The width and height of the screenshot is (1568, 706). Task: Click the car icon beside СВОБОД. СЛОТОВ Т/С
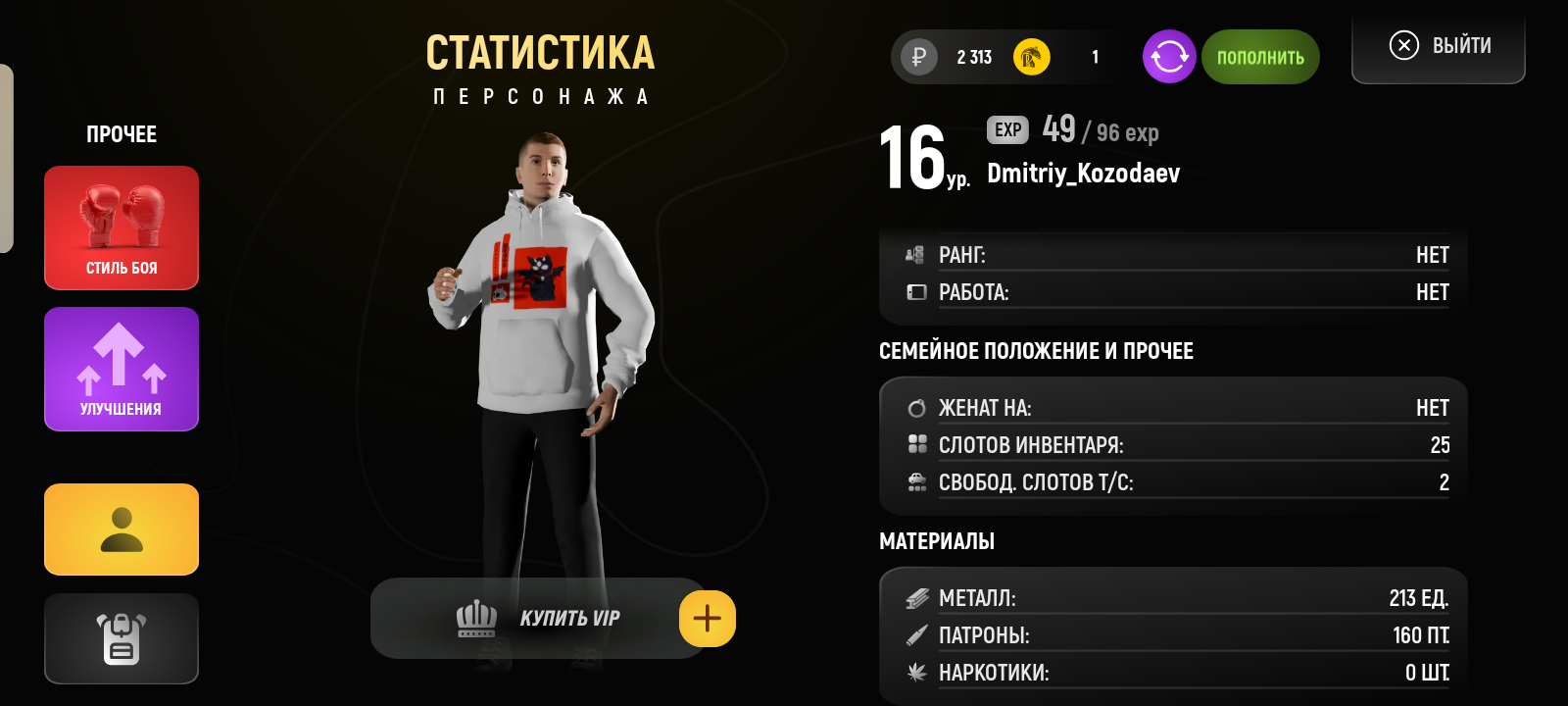click(917, 481)
